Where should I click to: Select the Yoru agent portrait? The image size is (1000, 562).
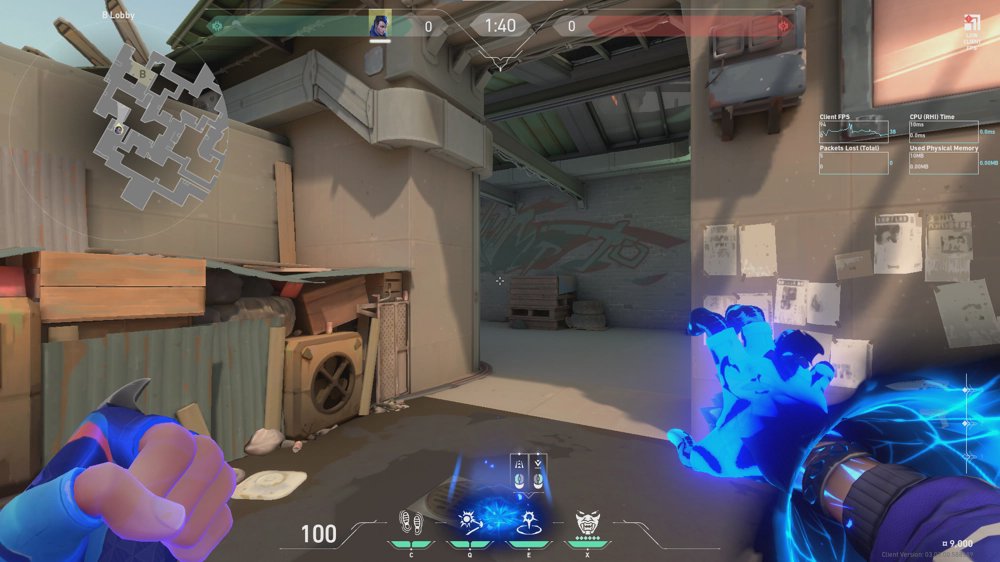point(380,24)
